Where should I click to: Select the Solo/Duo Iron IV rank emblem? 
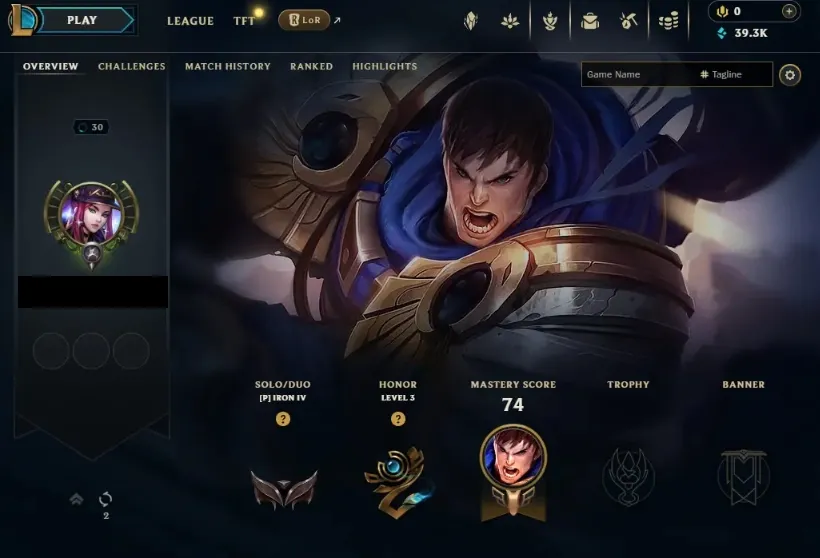pos(284,489)
